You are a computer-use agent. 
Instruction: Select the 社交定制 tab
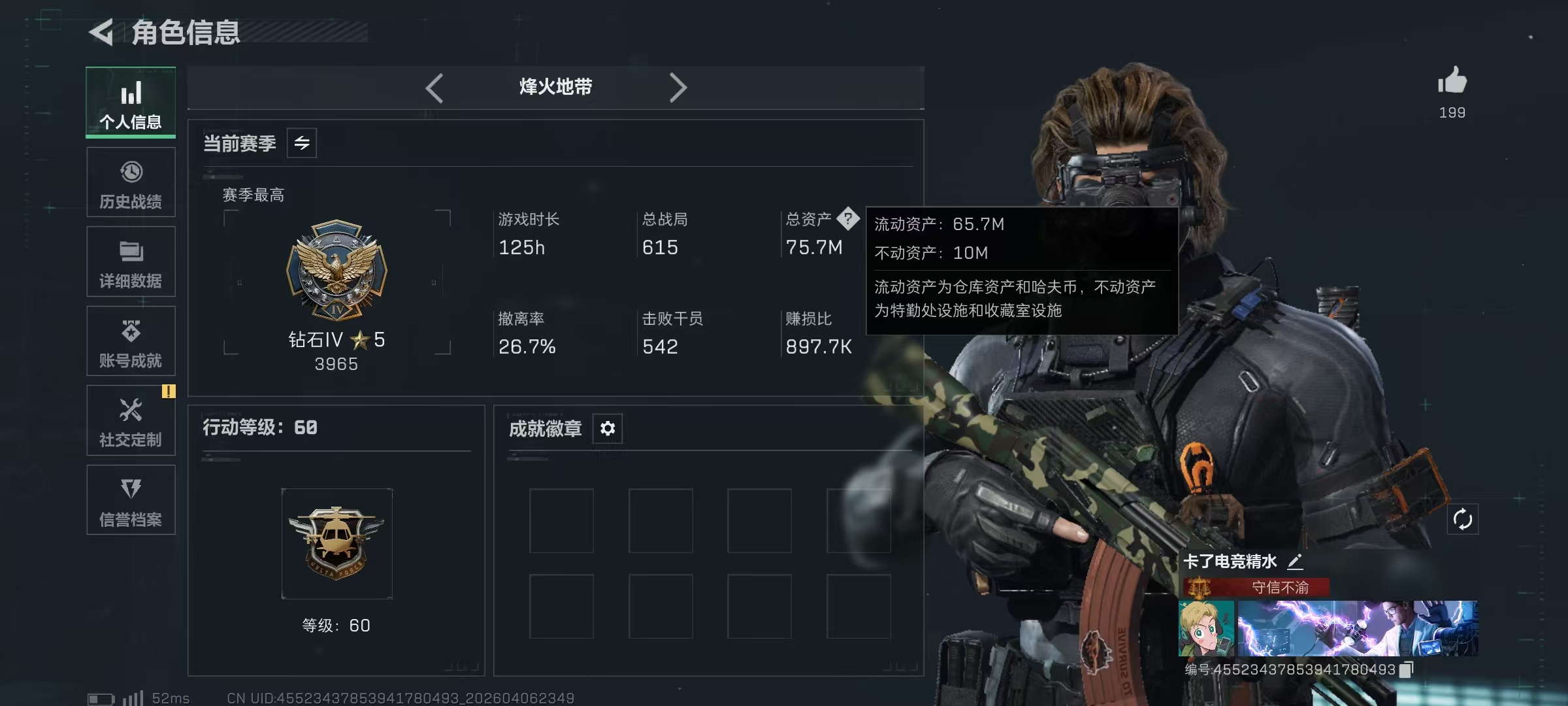tap(131, 420)
